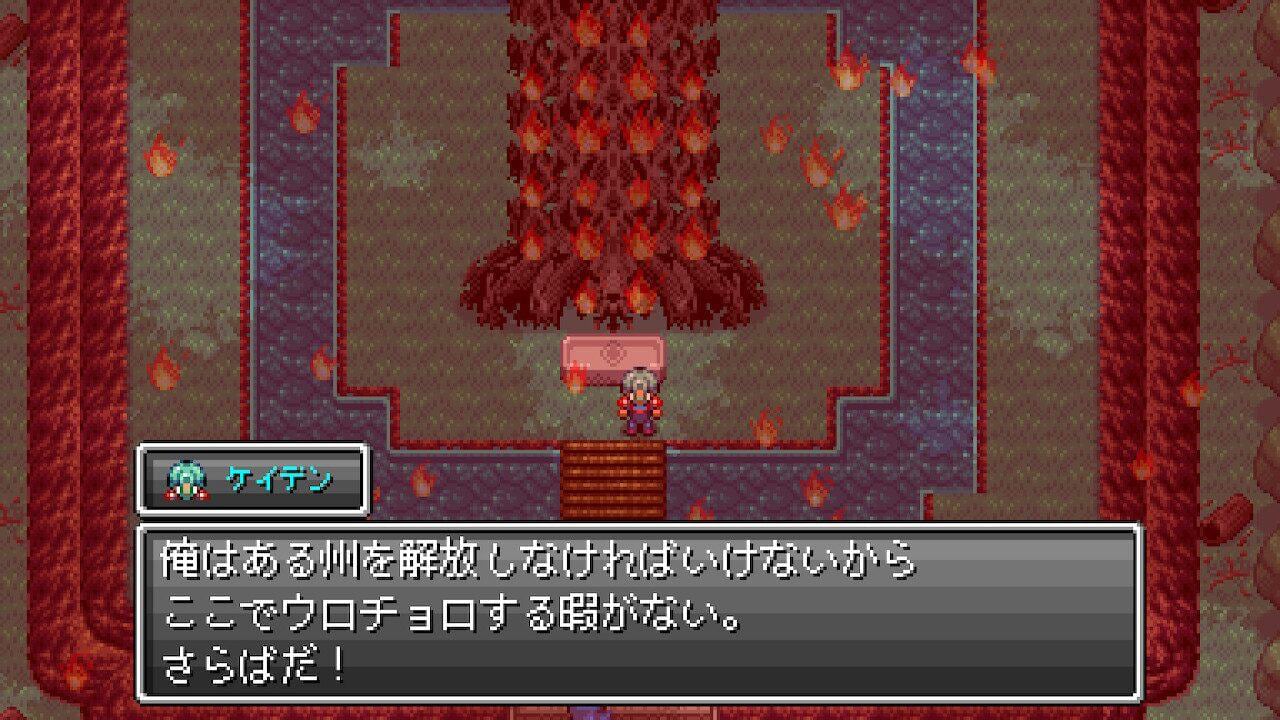Click the name ケイテン in the nameplate

pos(278,479)
